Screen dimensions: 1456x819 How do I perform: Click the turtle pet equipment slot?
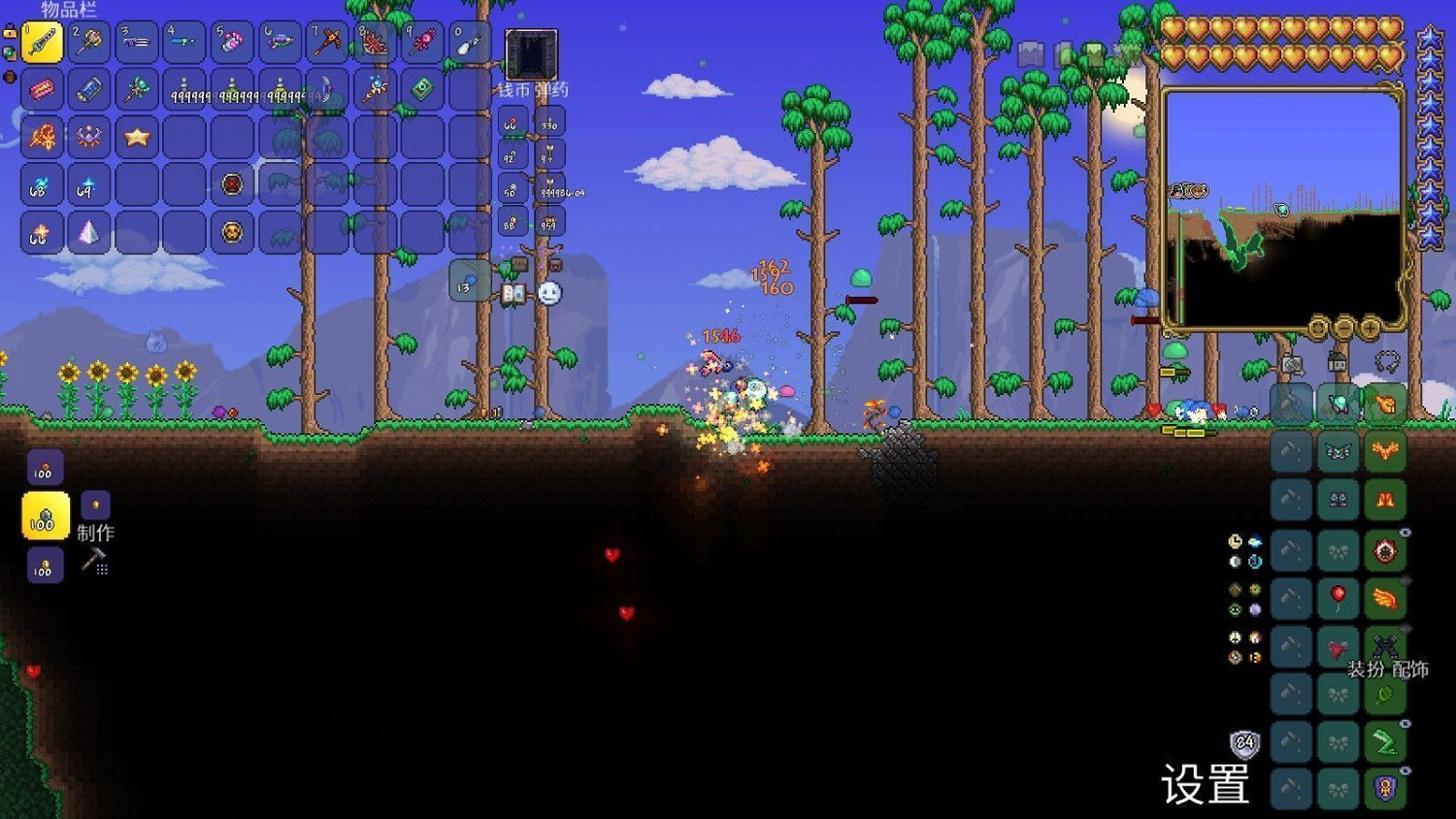coord(1338,403)
